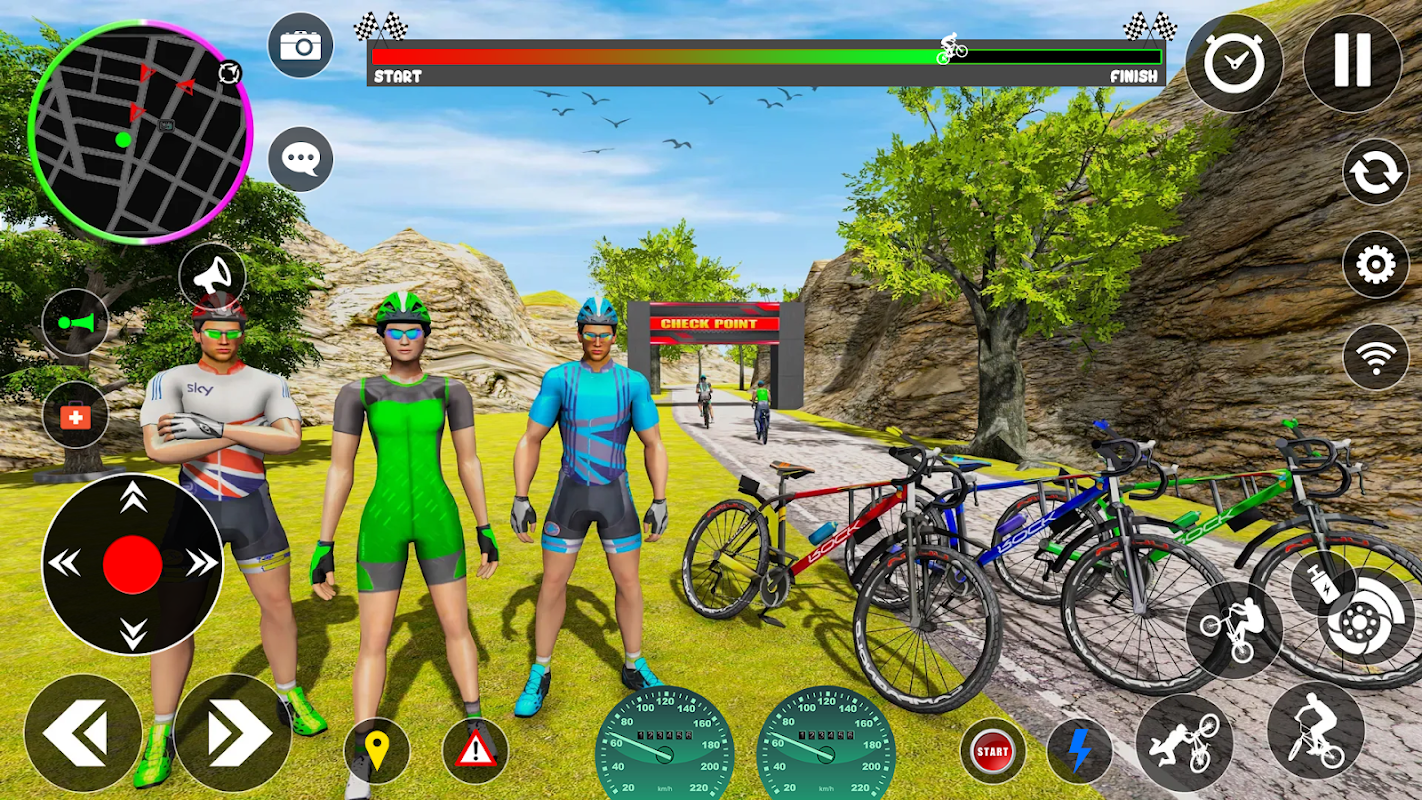The height and width of the screenshot is (800, 1422).
Task: Open the stopwatch timer button
Action: [x=1234, y=63]
